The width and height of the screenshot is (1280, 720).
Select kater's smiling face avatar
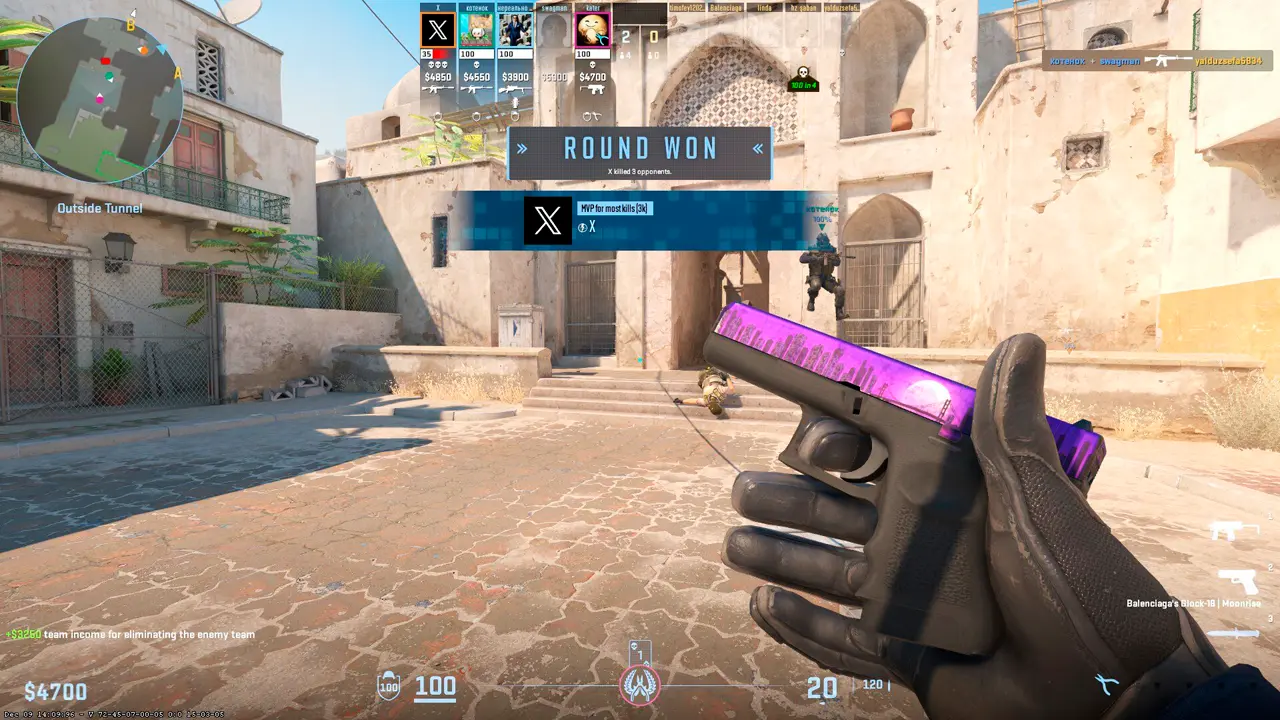click(593, 30)
